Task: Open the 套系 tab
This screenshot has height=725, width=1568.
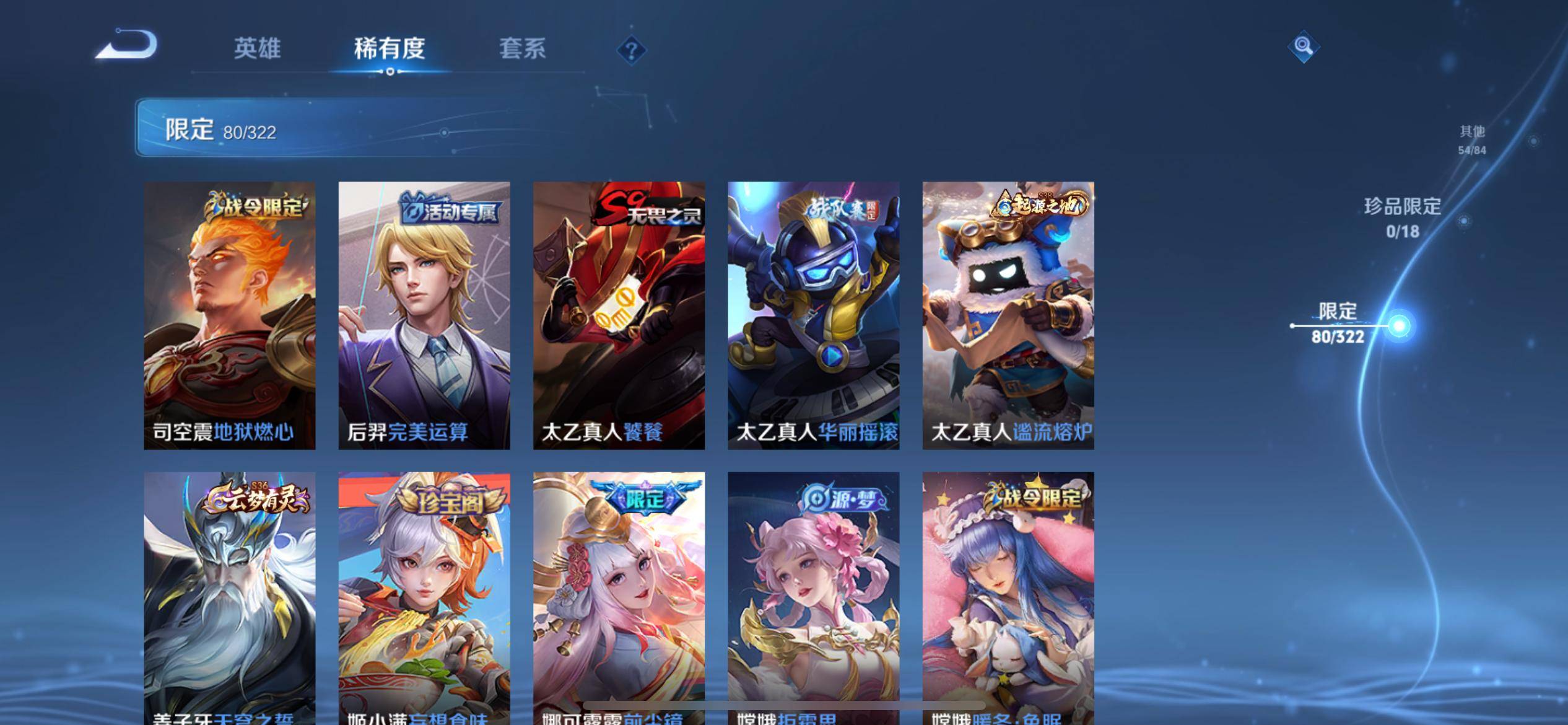Action: (522, 48)
